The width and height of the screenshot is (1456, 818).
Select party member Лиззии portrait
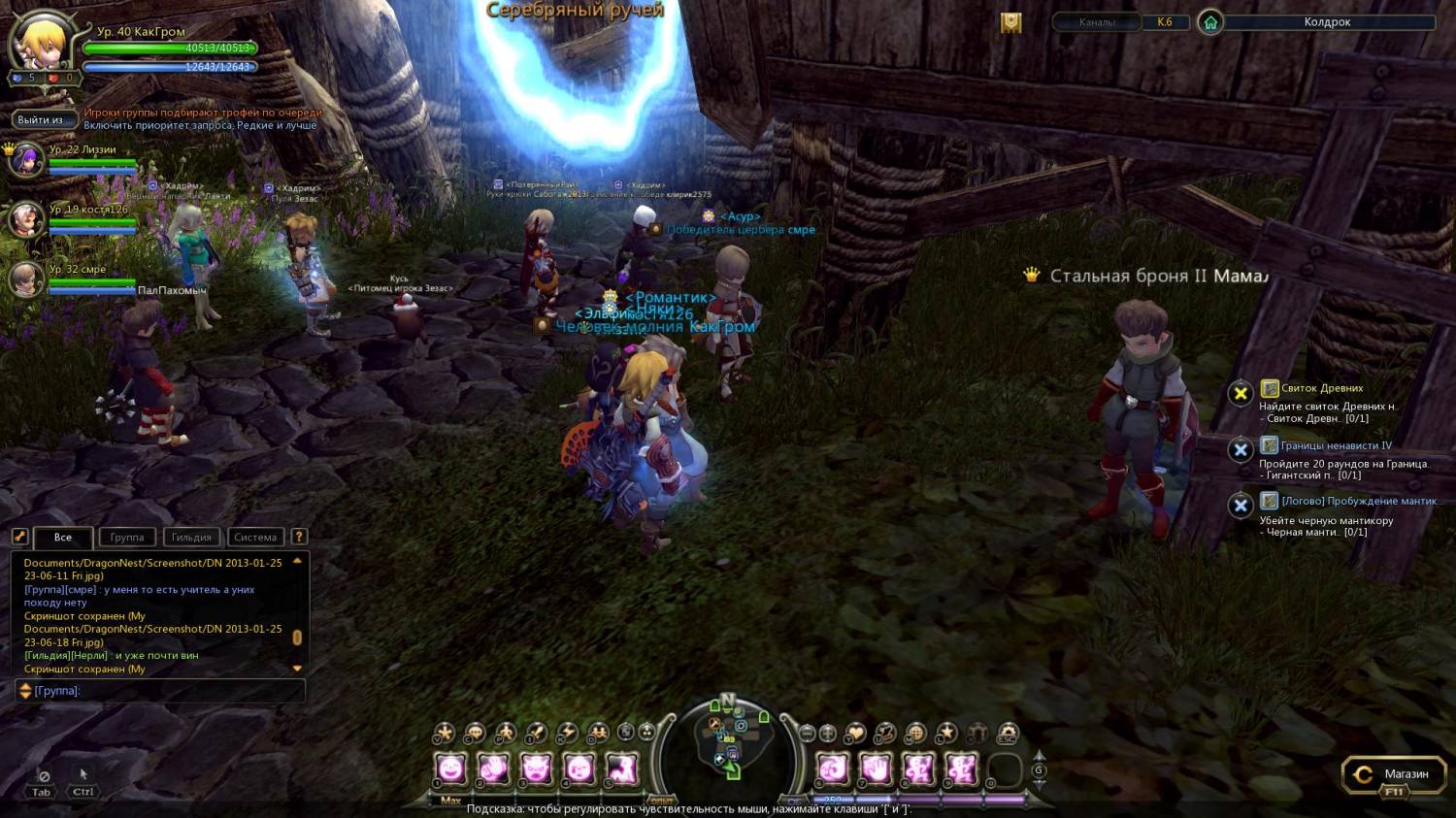click(25, 159)
